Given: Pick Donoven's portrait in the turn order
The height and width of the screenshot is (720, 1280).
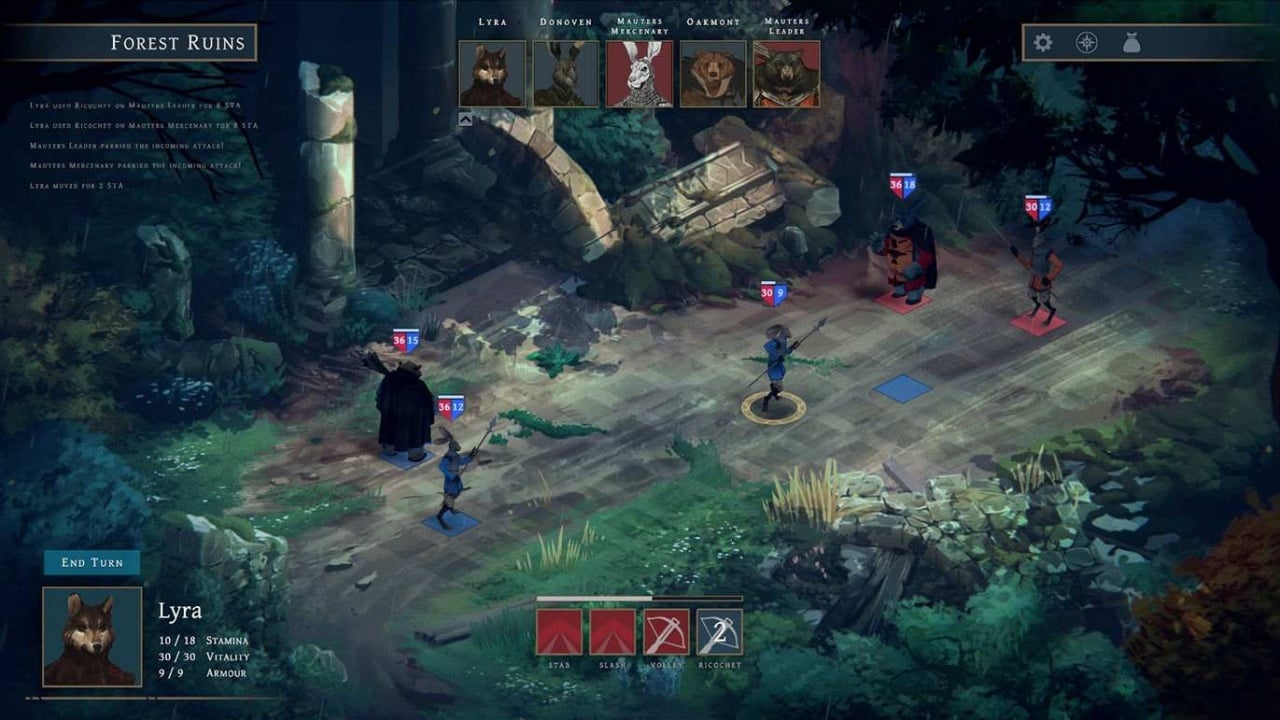Looking at the screenshot, I should click(566, 74).
